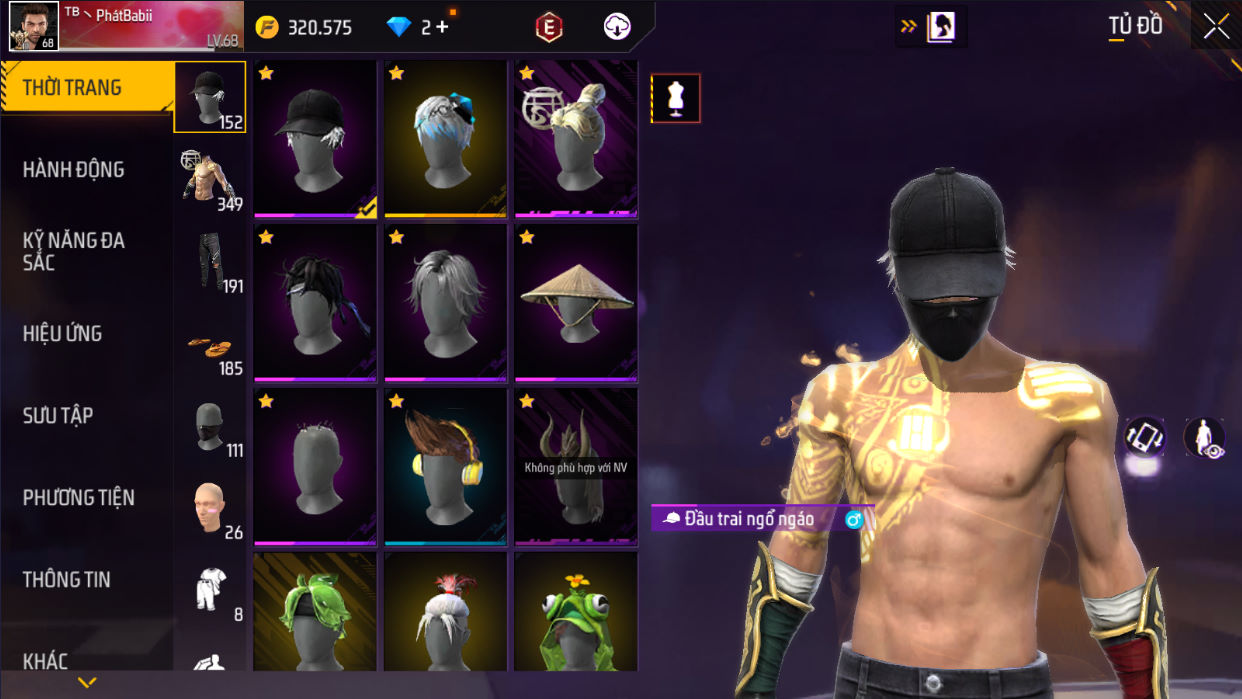1242x699 pixels.
Task: Click the red E badge icon
Action: tap(549, 27)
